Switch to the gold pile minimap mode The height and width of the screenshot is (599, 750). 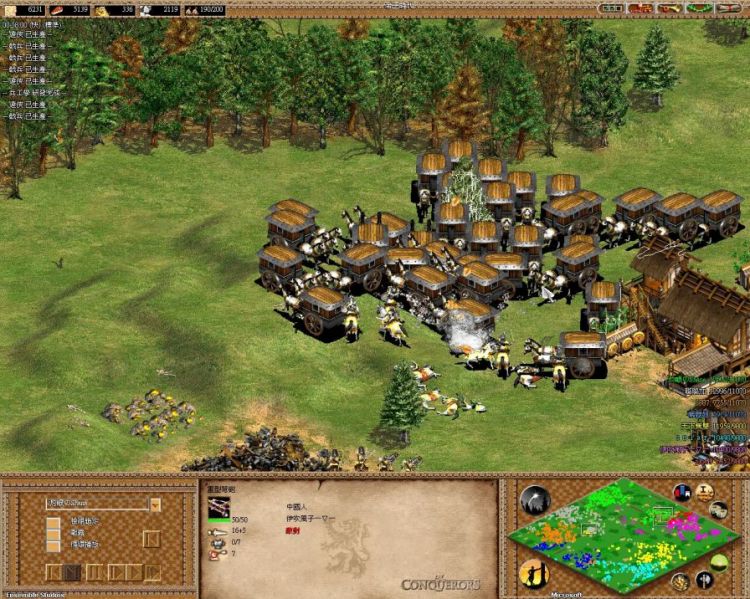coord(680,582)
